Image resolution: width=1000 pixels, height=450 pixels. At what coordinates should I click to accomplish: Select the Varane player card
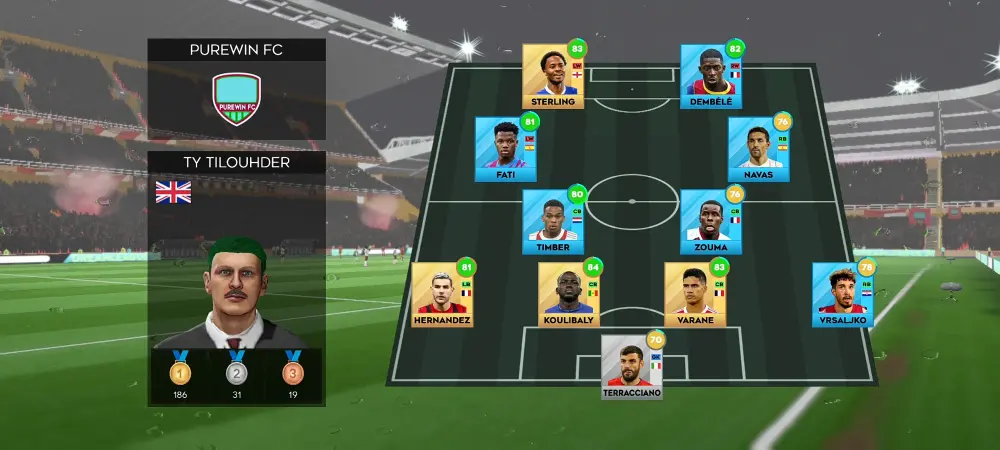(x=695, y=295)
